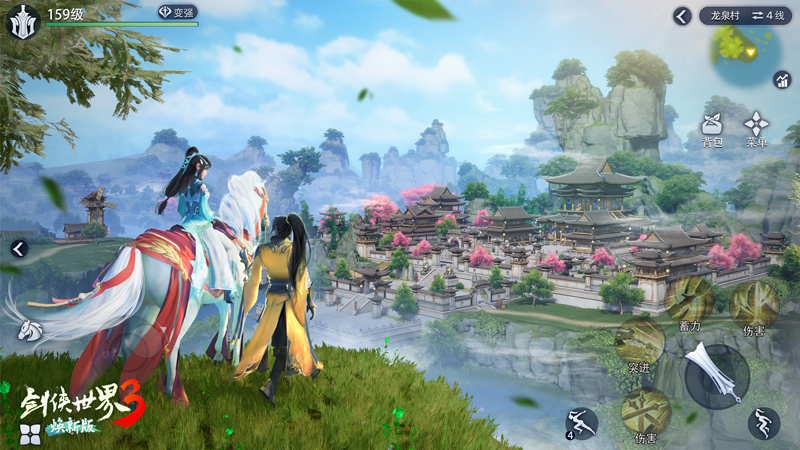Open the 菜单 main menu
800x450 pixels.
coord(755,130)
